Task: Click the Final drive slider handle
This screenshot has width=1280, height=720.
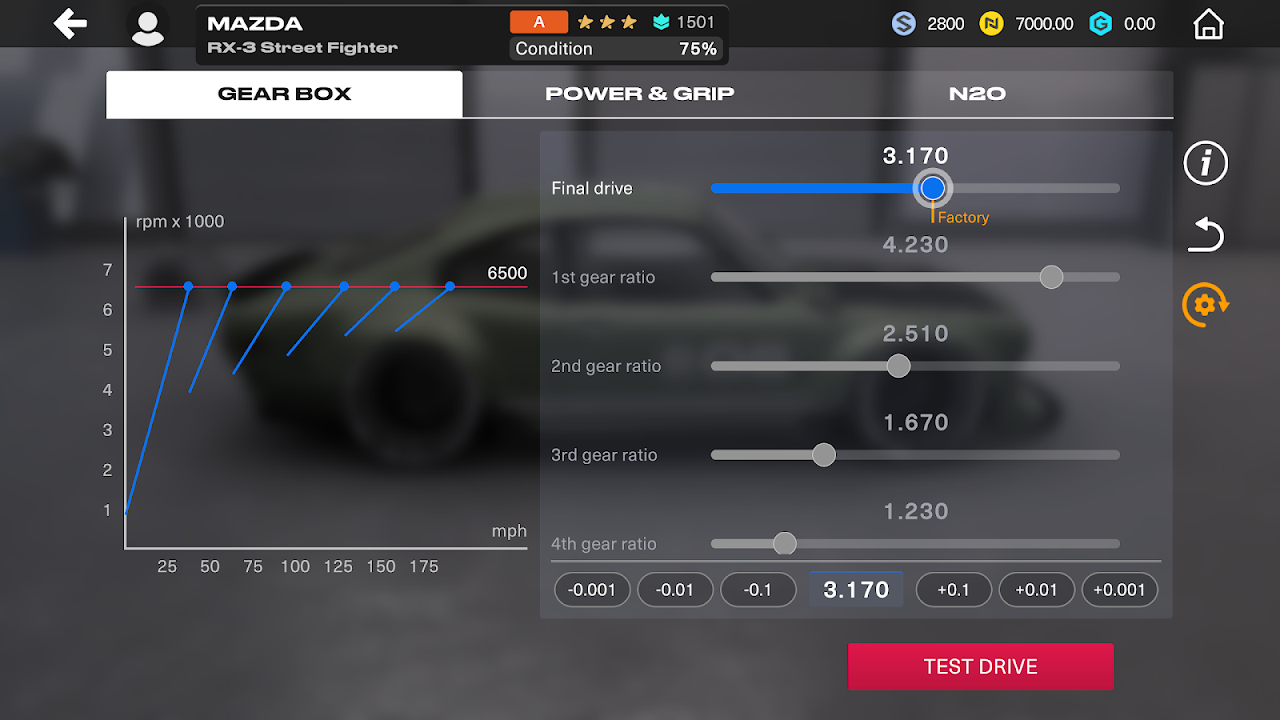Action: (x=933, y=188)
